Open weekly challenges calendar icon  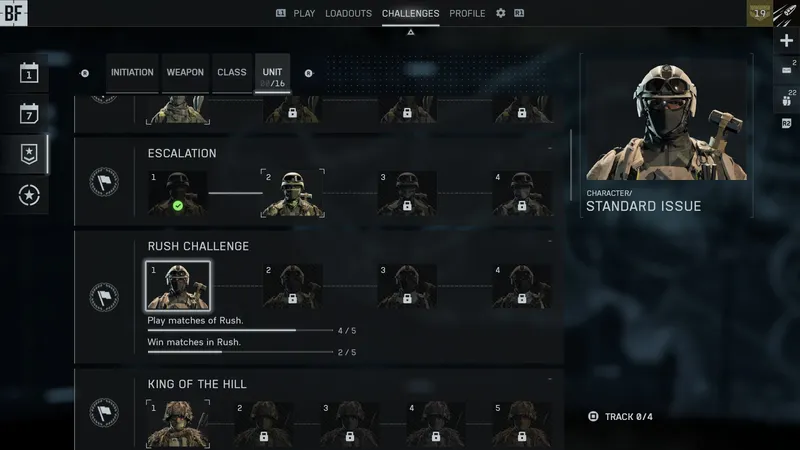tap(29, 113)
